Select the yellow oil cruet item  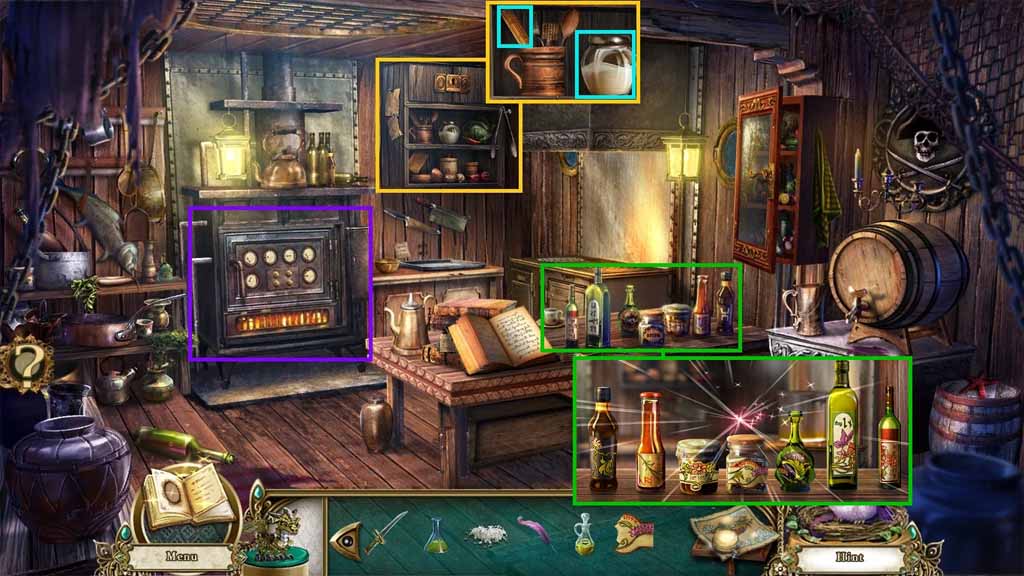pos(584,534)
